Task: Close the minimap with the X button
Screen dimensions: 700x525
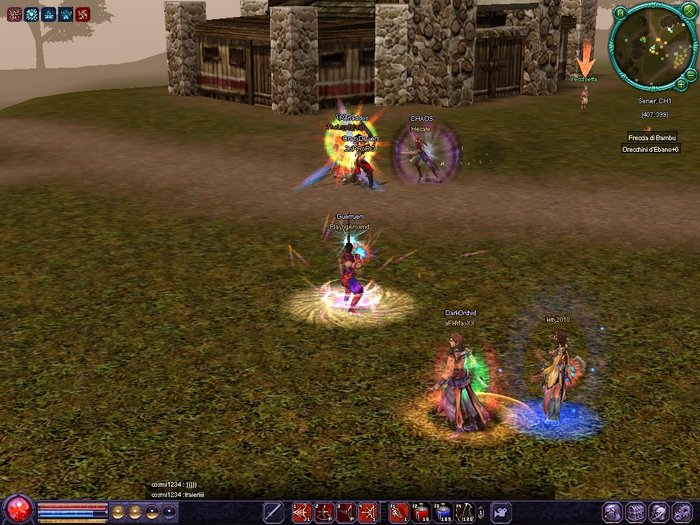Action: click(687, 12)
